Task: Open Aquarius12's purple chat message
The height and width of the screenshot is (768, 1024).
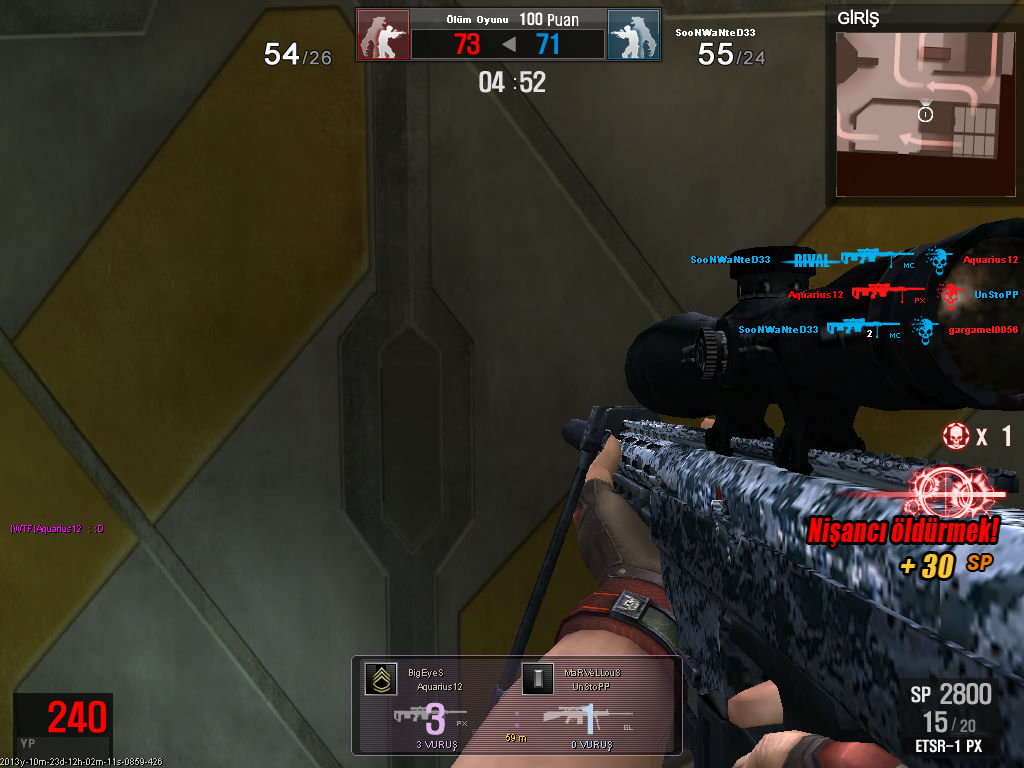Action: [x=57, y=528]
